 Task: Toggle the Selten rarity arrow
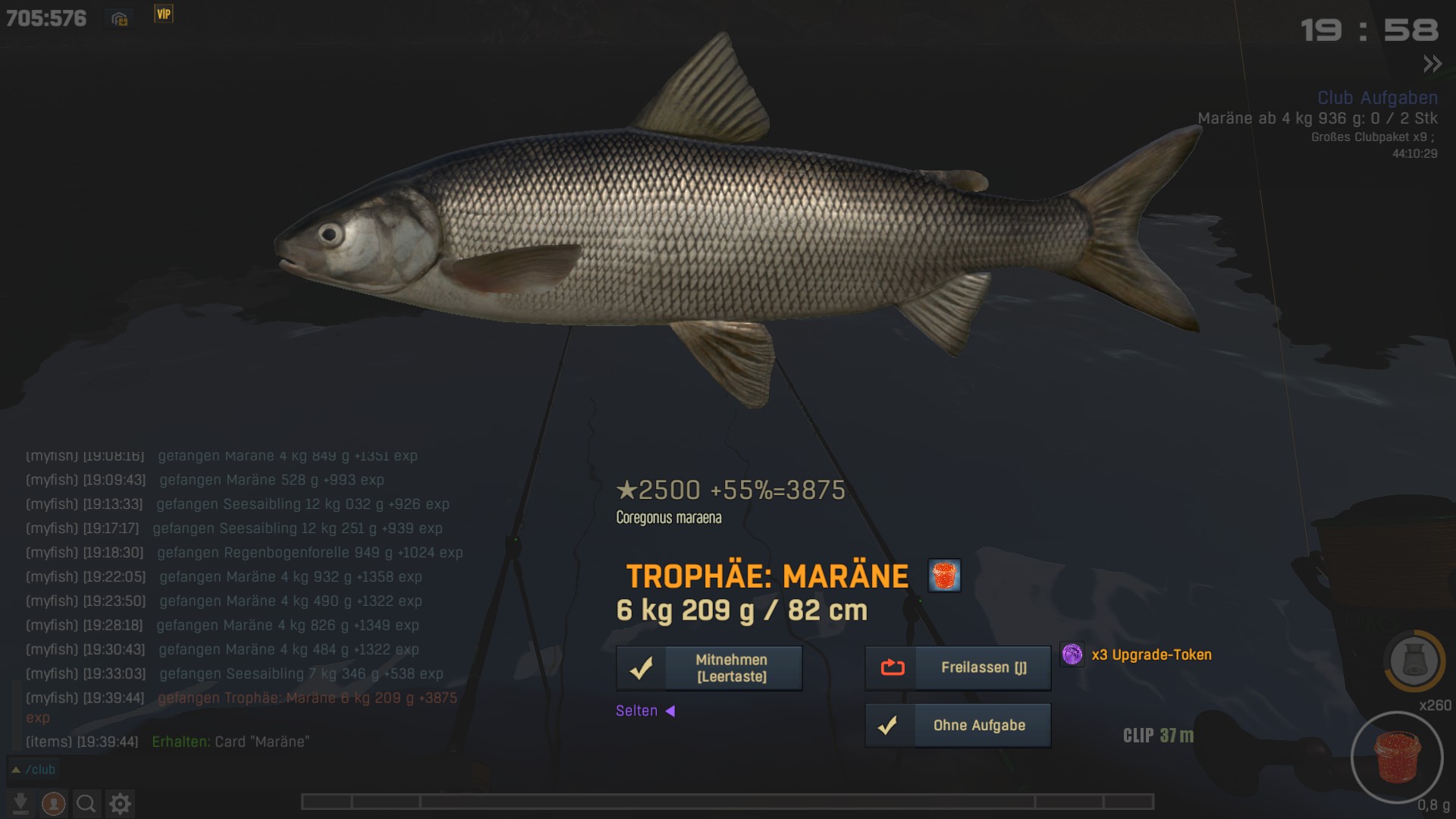coord(670,711)
